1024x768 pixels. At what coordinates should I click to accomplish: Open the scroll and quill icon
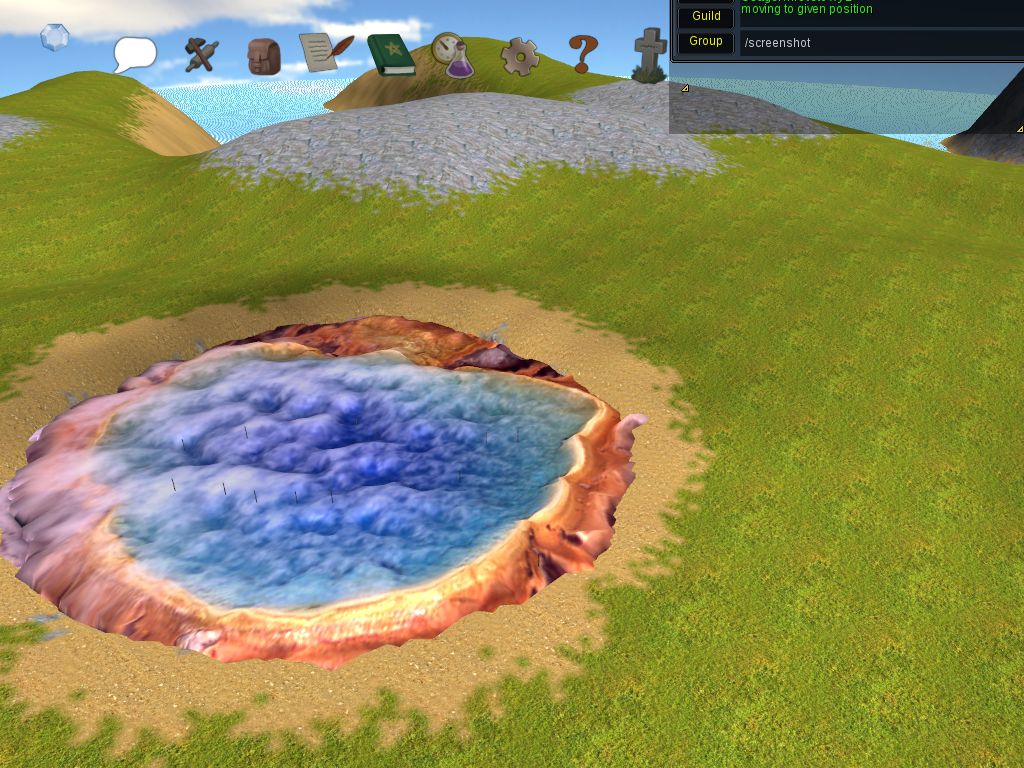click(326, 53)
